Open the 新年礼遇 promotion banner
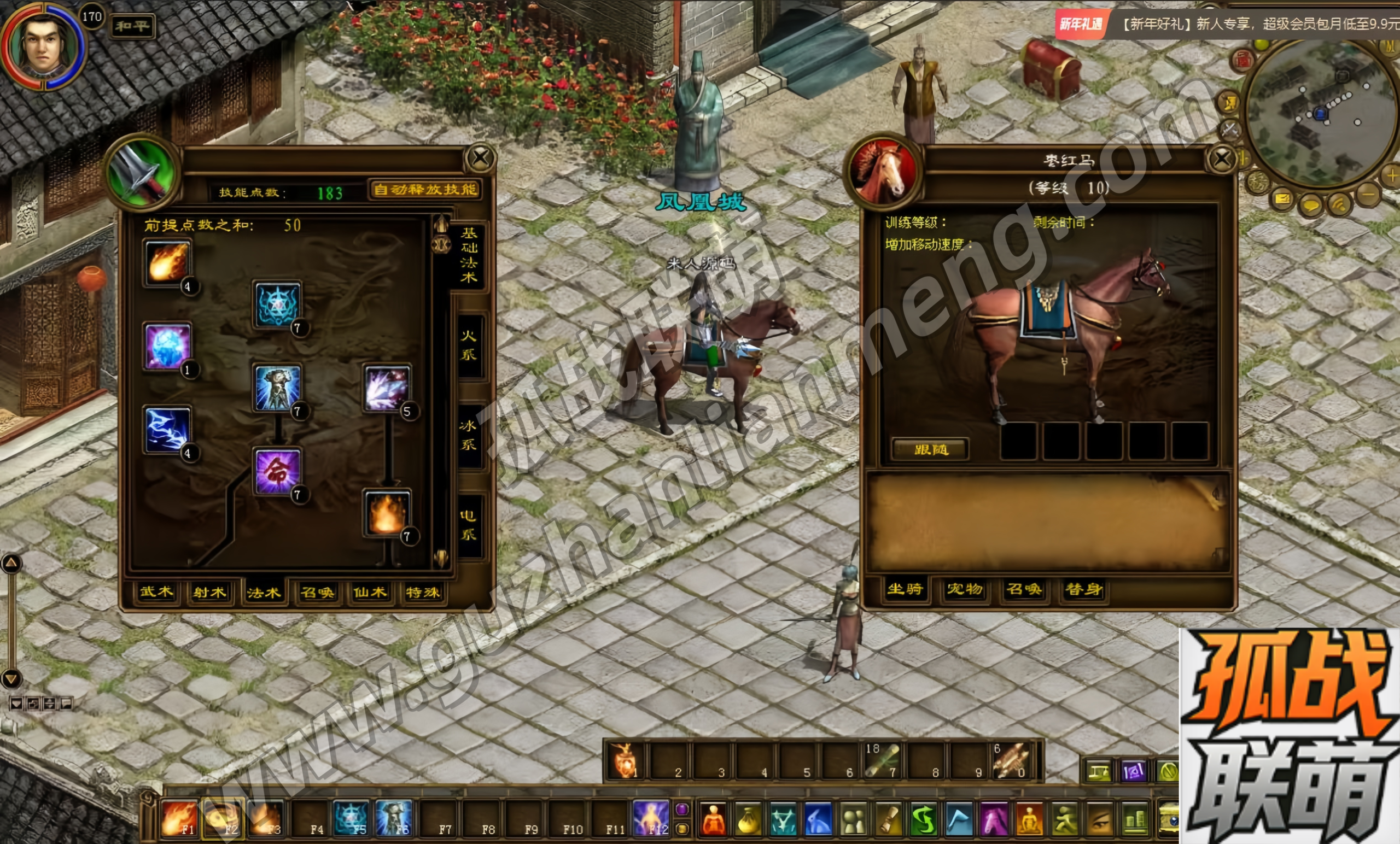Image resolution: width=1400 pixels, height=844 pixels. point(1081,24)
